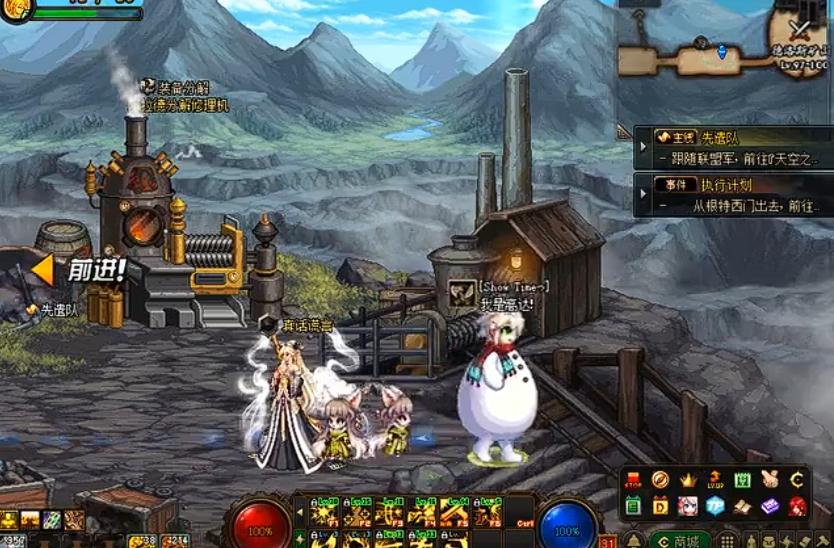The height and width of the screenshot is (548, 834).
Task: Open the green E calendar icon
Action: (x=633, y=506)
